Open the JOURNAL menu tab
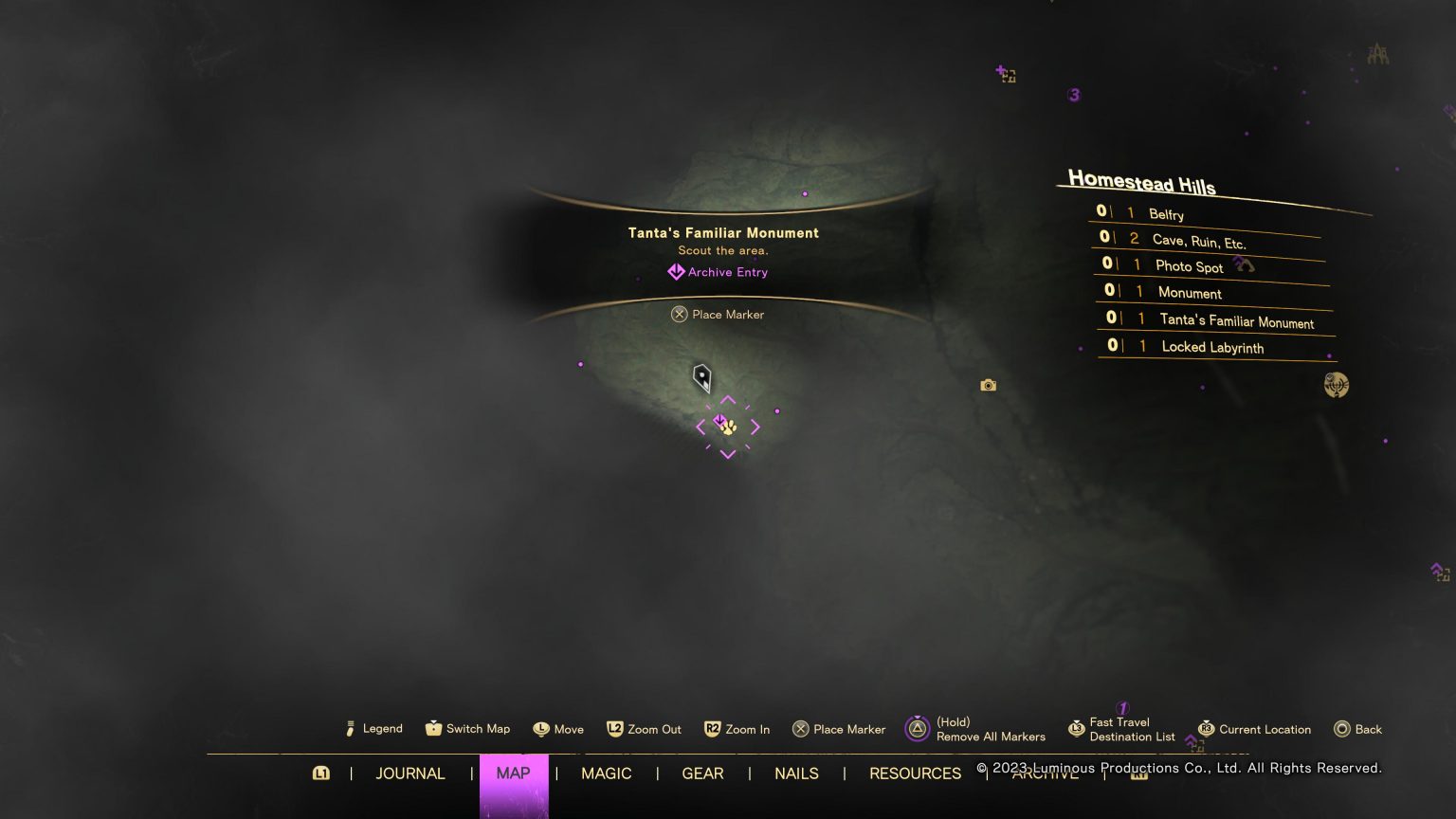Viewport: 1456px width, 819px height. [410, 773]
